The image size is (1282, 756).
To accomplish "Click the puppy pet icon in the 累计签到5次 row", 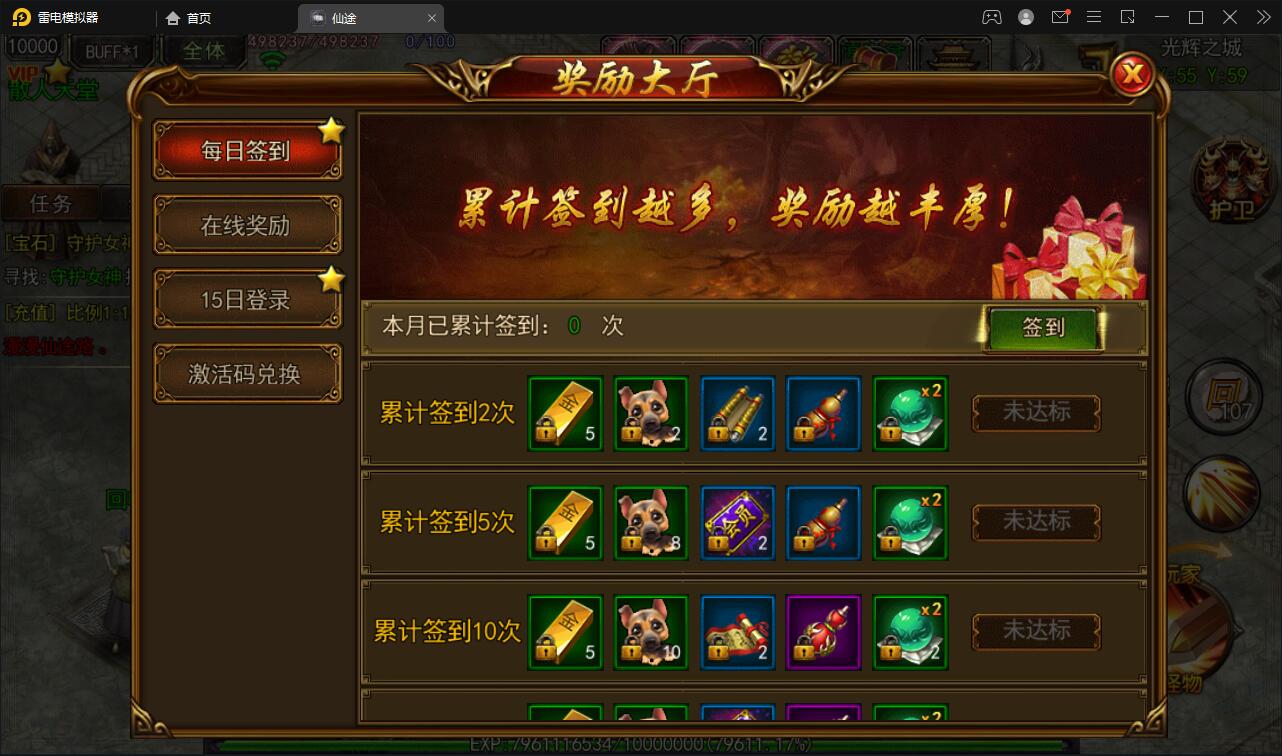I will point(650,521).
